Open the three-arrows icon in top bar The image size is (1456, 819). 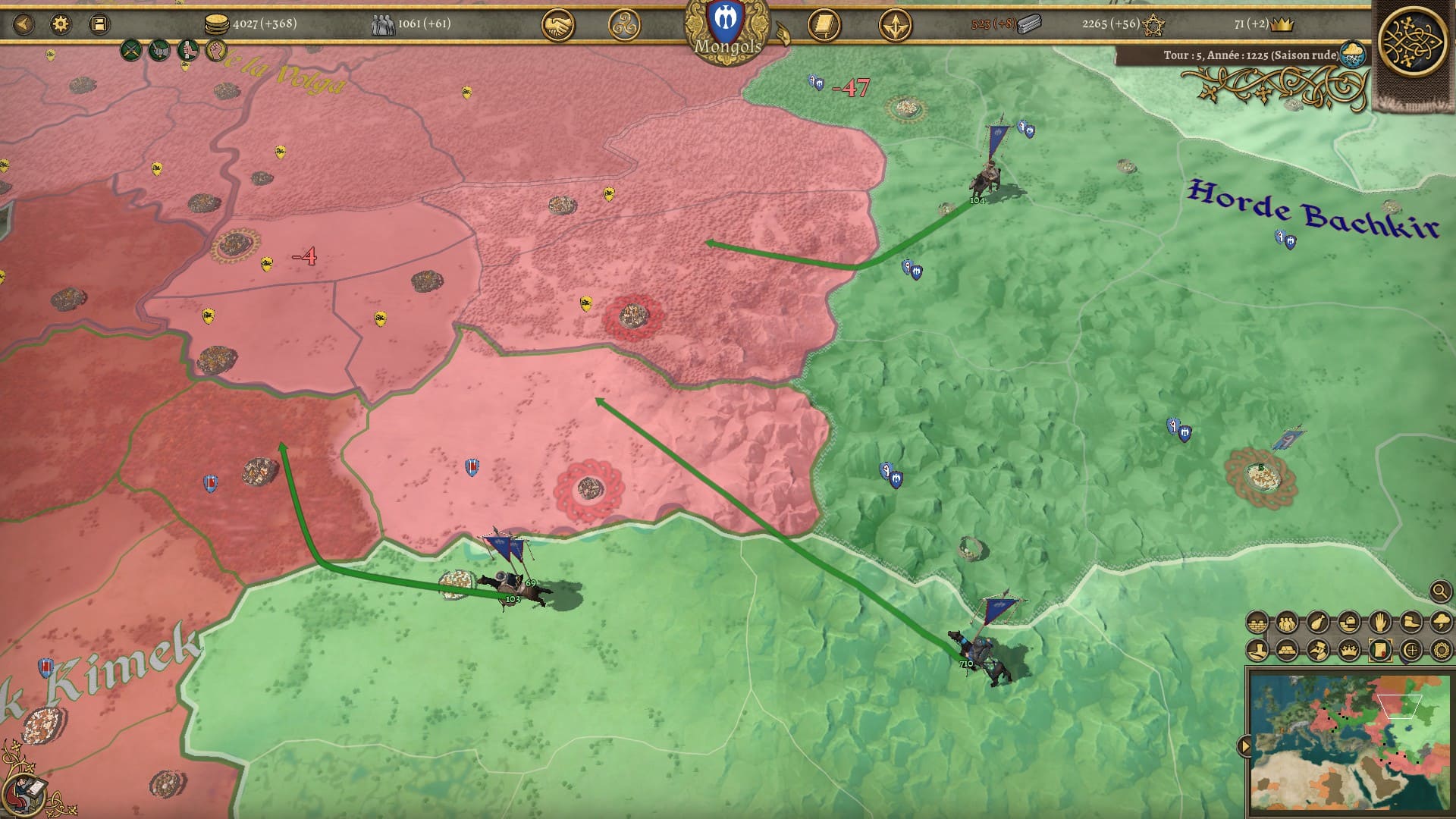click(x=895, y=27)
